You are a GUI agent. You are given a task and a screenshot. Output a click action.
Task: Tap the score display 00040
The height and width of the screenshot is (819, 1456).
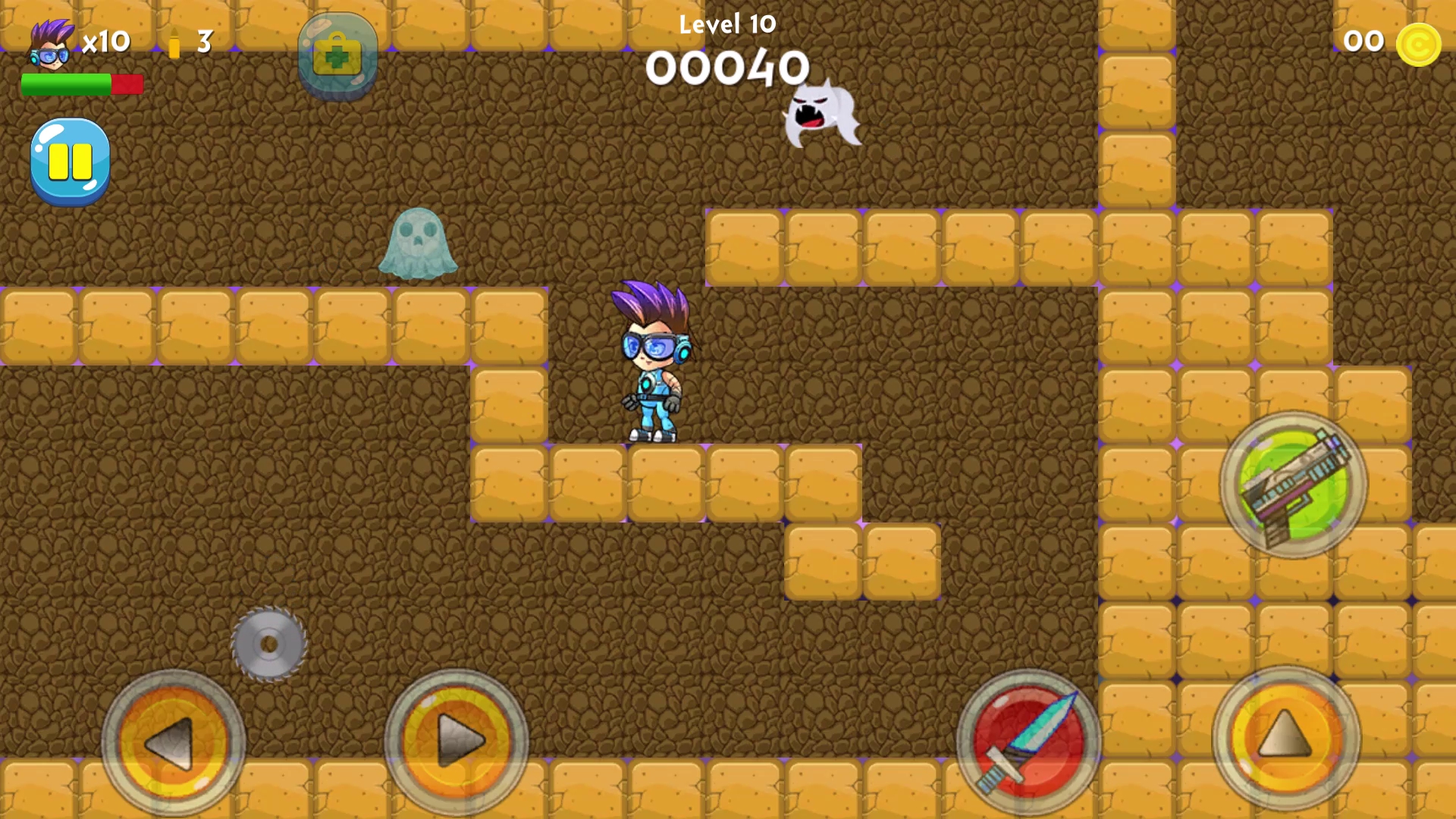click(726, 68)
